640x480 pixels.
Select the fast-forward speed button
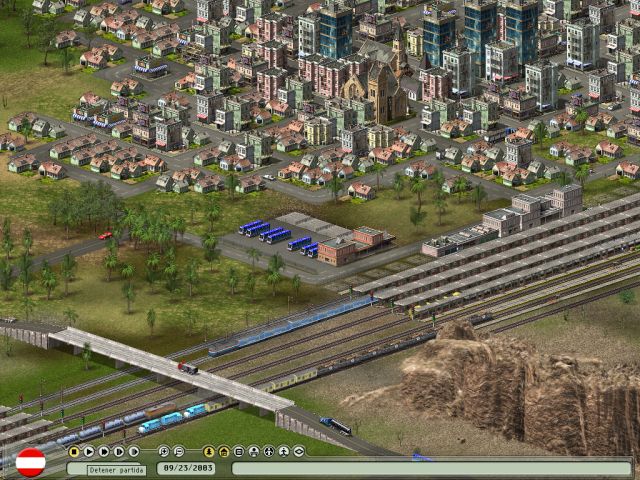tap(104, 452)
